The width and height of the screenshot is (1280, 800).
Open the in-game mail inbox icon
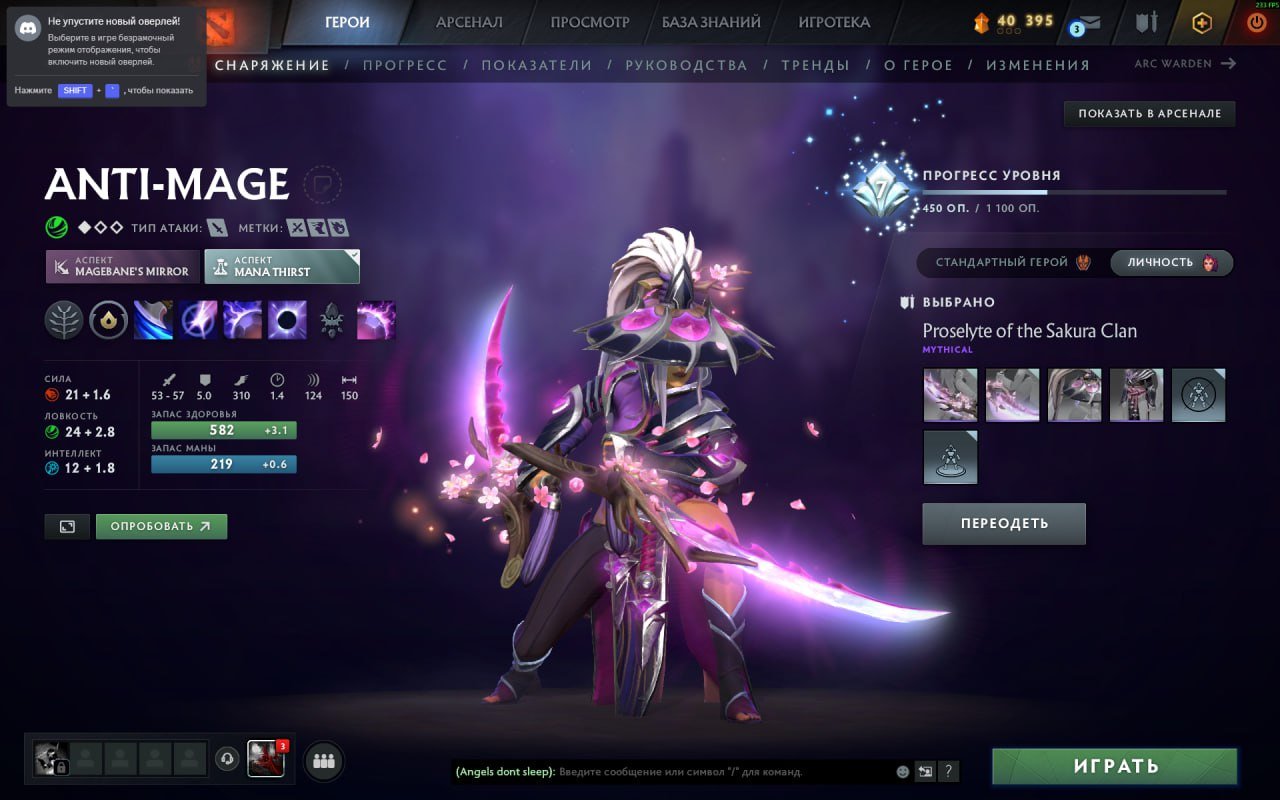(1090, 22)
